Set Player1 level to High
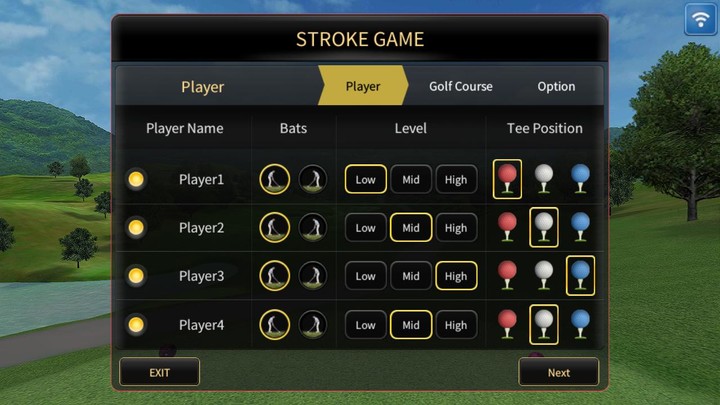 [456, 180]
